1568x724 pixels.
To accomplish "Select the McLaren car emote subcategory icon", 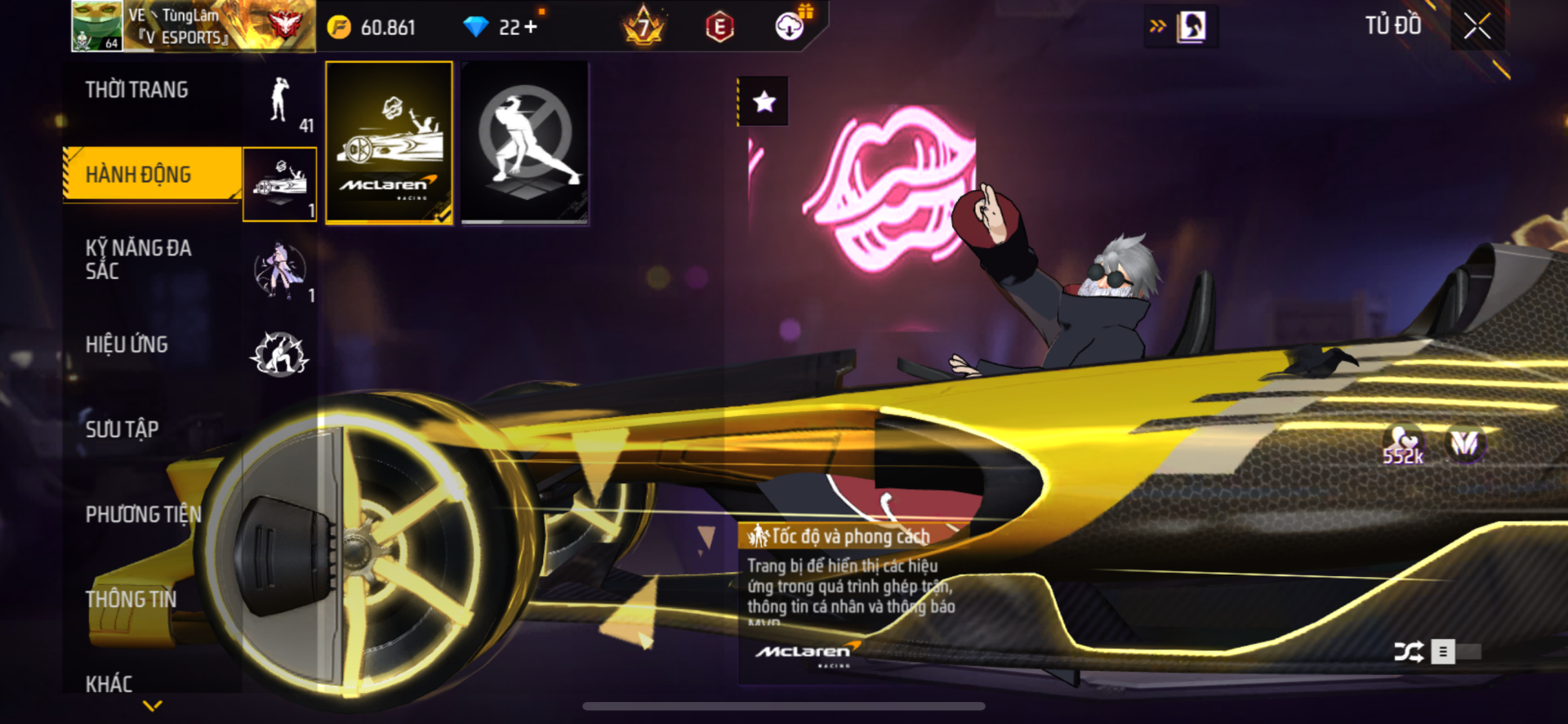I will point(280,184).
